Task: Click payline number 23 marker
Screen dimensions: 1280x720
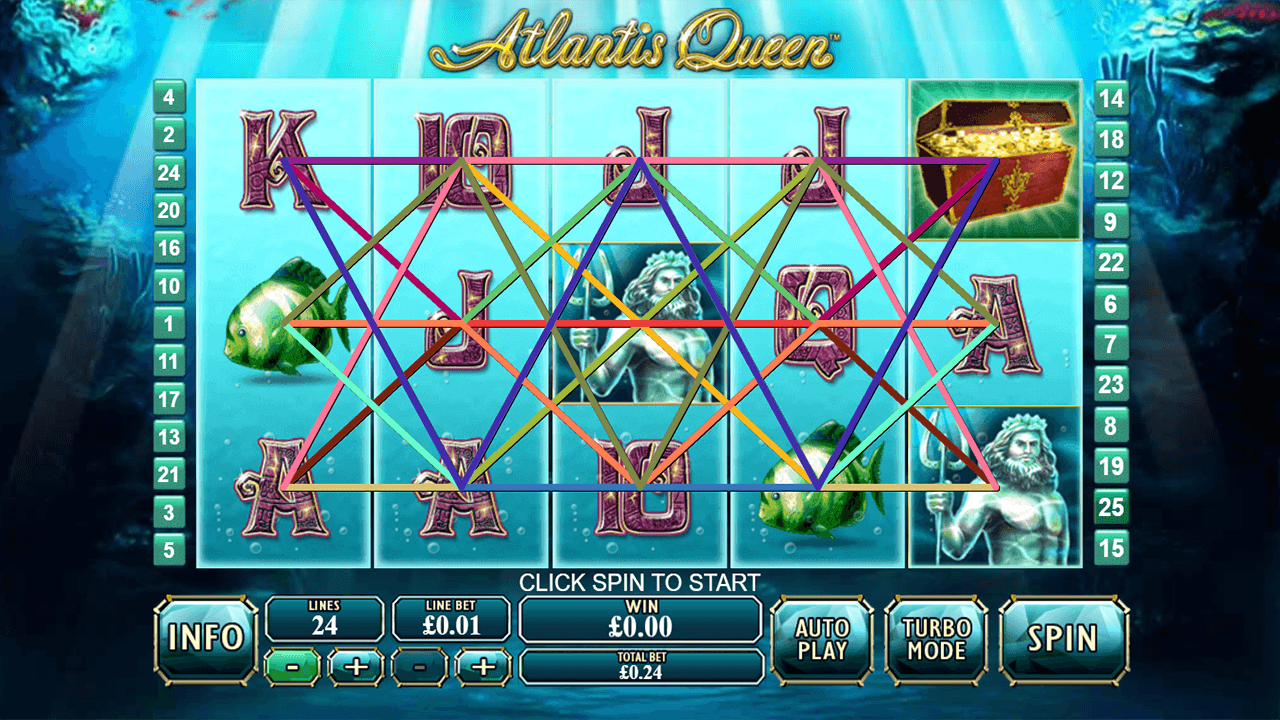Action: pos(1111,384)
